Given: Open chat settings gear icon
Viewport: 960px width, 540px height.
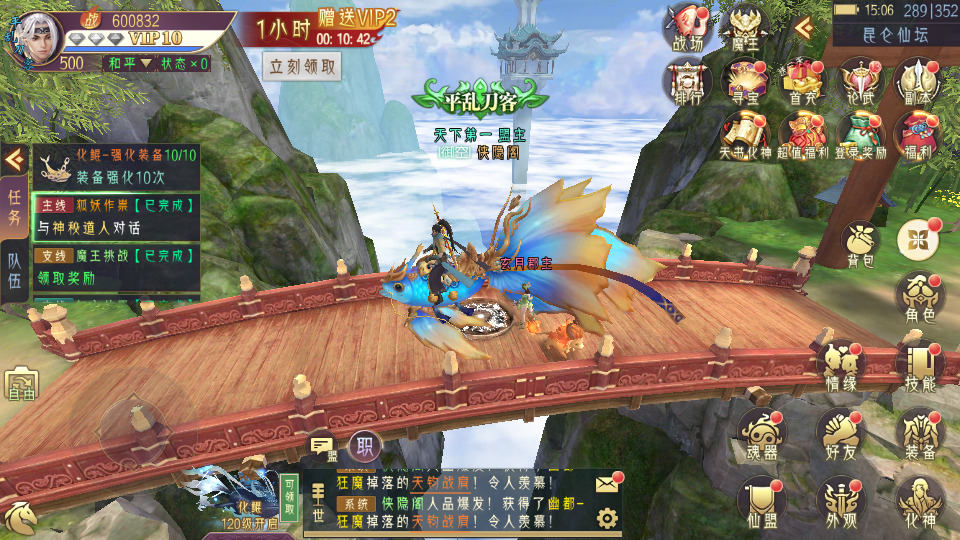Looking at the screenshot, I should (x=606, y=518).
